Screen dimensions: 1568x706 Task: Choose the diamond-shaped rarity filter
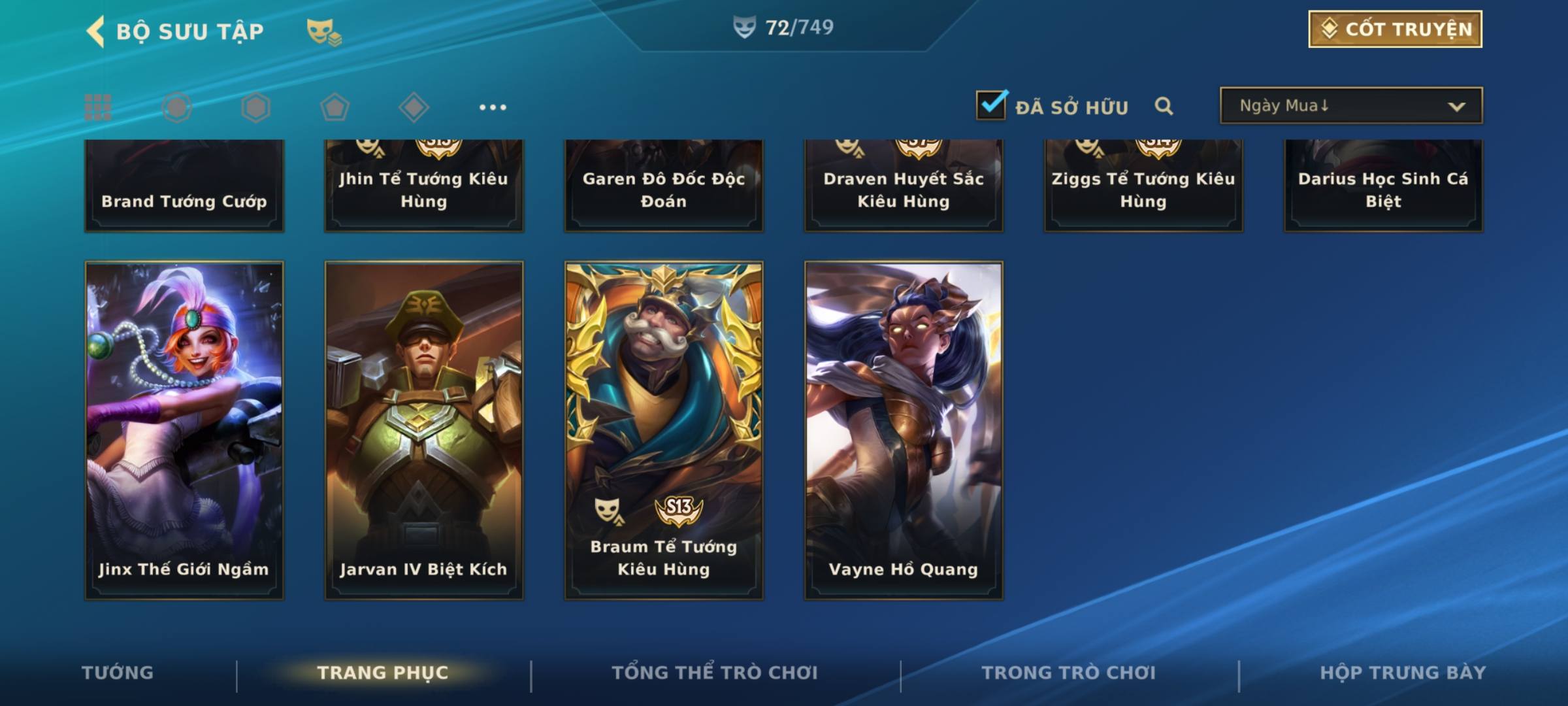(x=414, y=107)
